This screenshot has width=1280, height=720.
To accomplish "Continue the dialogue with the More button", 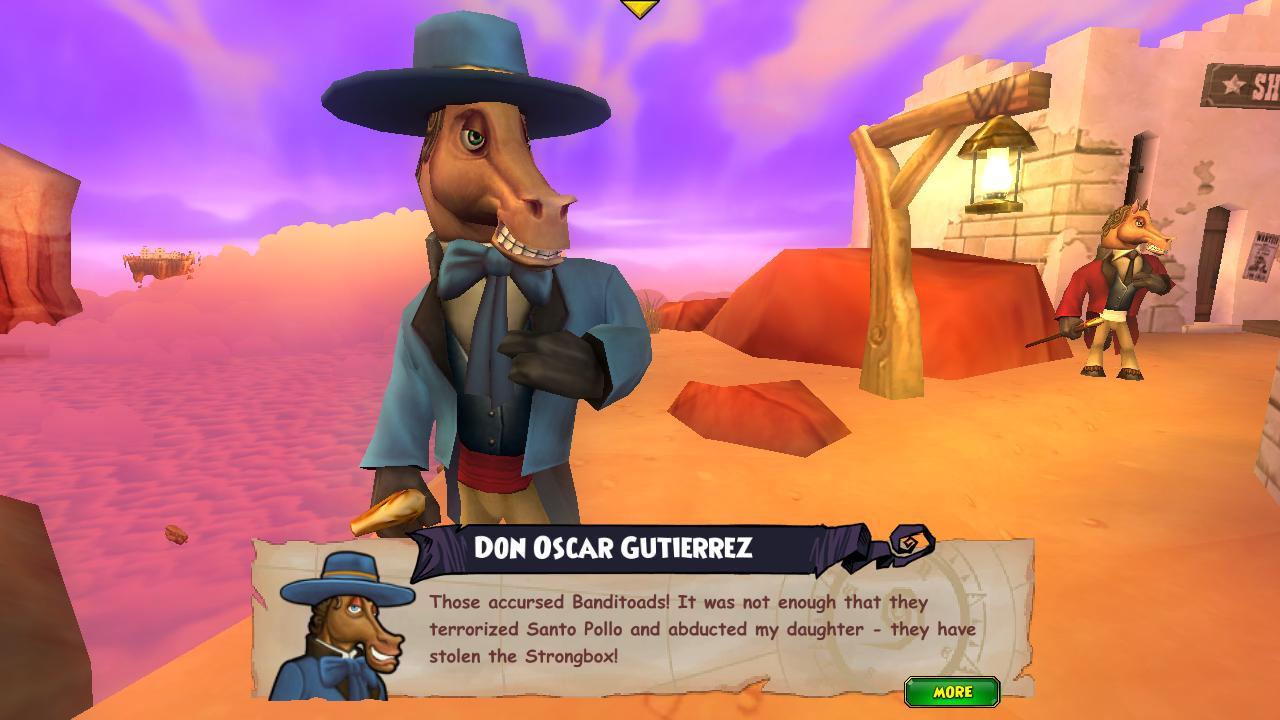I will click(x=951, y=692).
